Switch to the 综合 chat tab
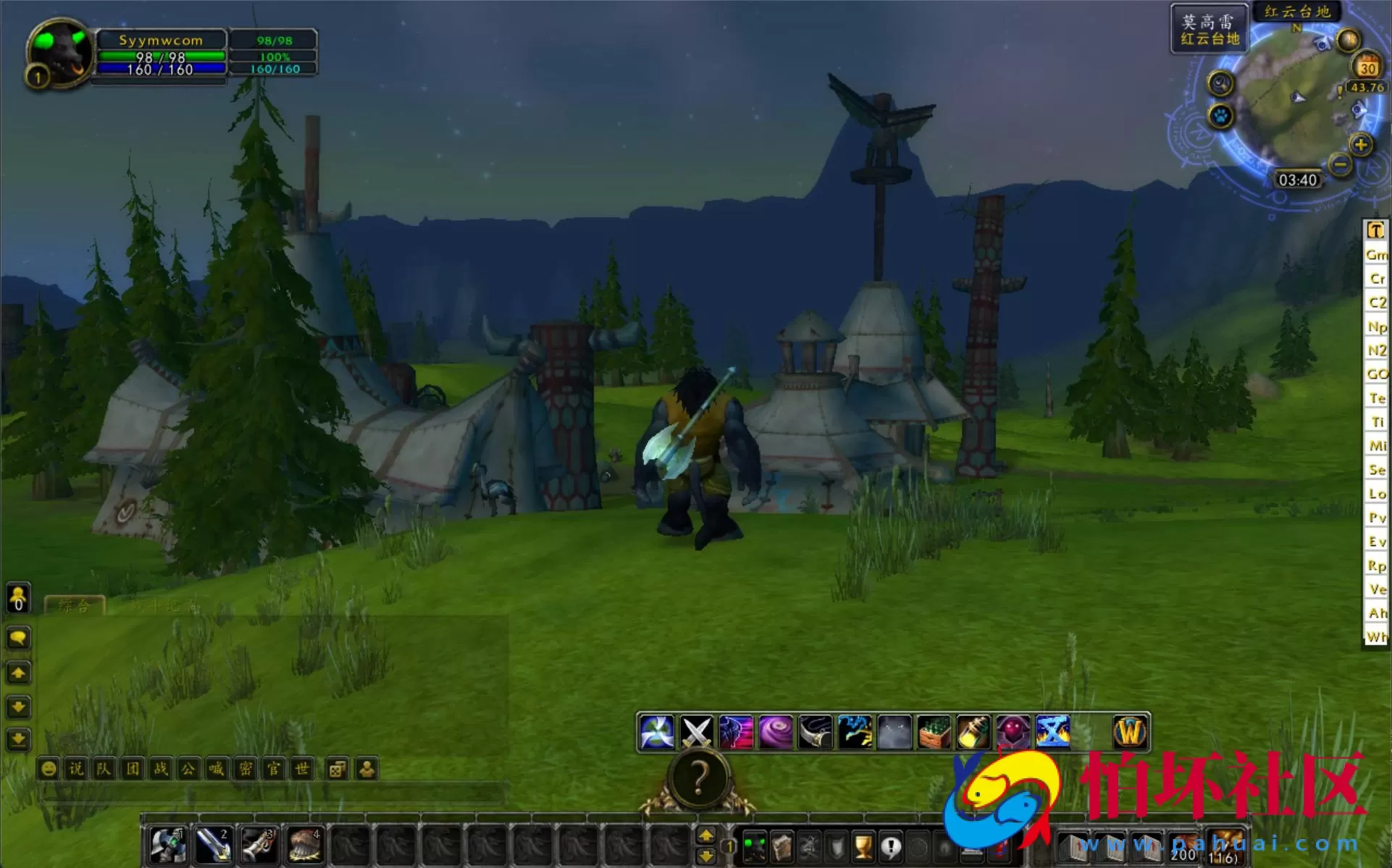1392x868 pixels. [x=75, y=607]
